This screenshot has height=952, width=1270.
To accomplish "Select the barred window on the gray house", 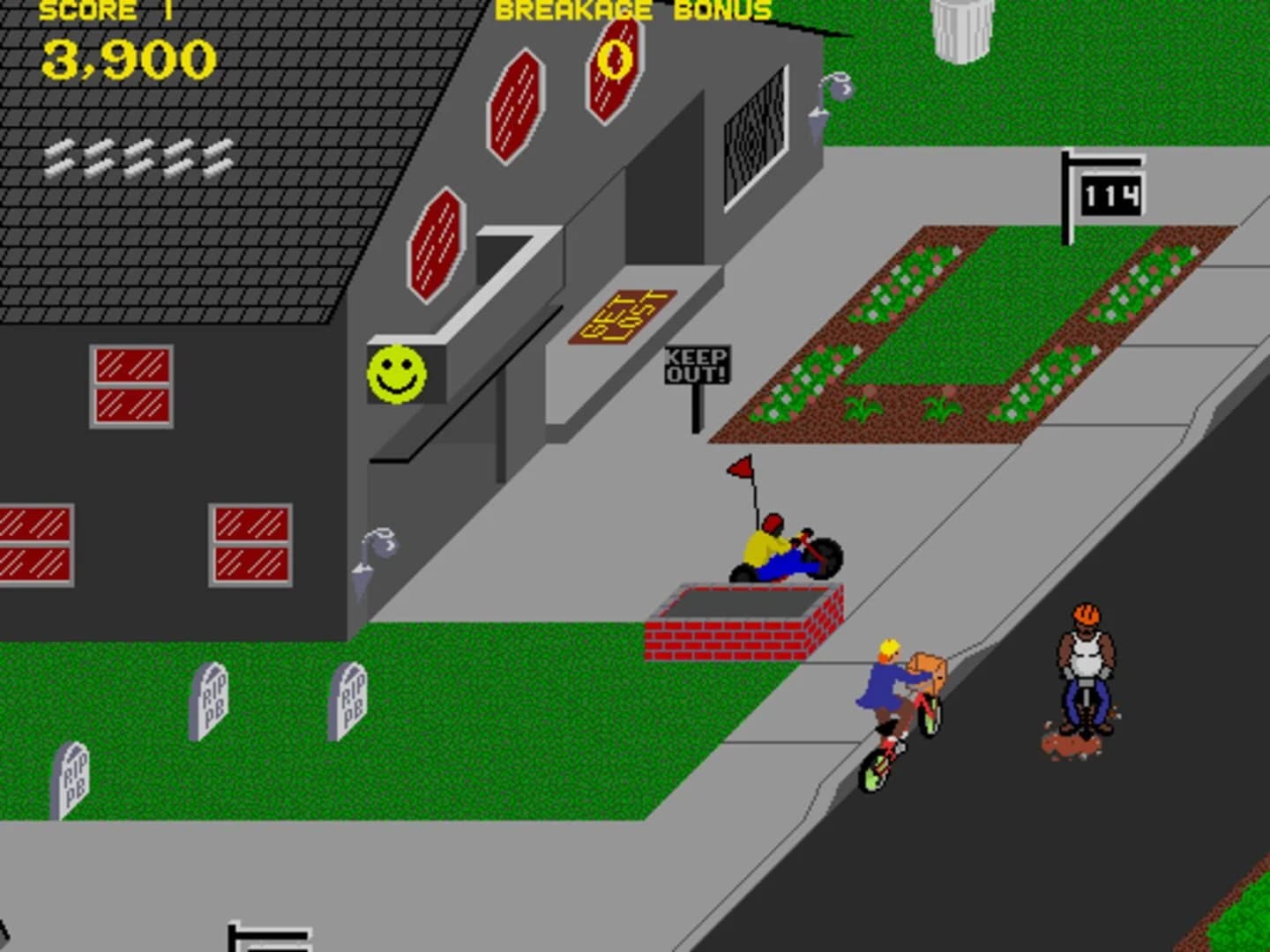I will (754, 128).
